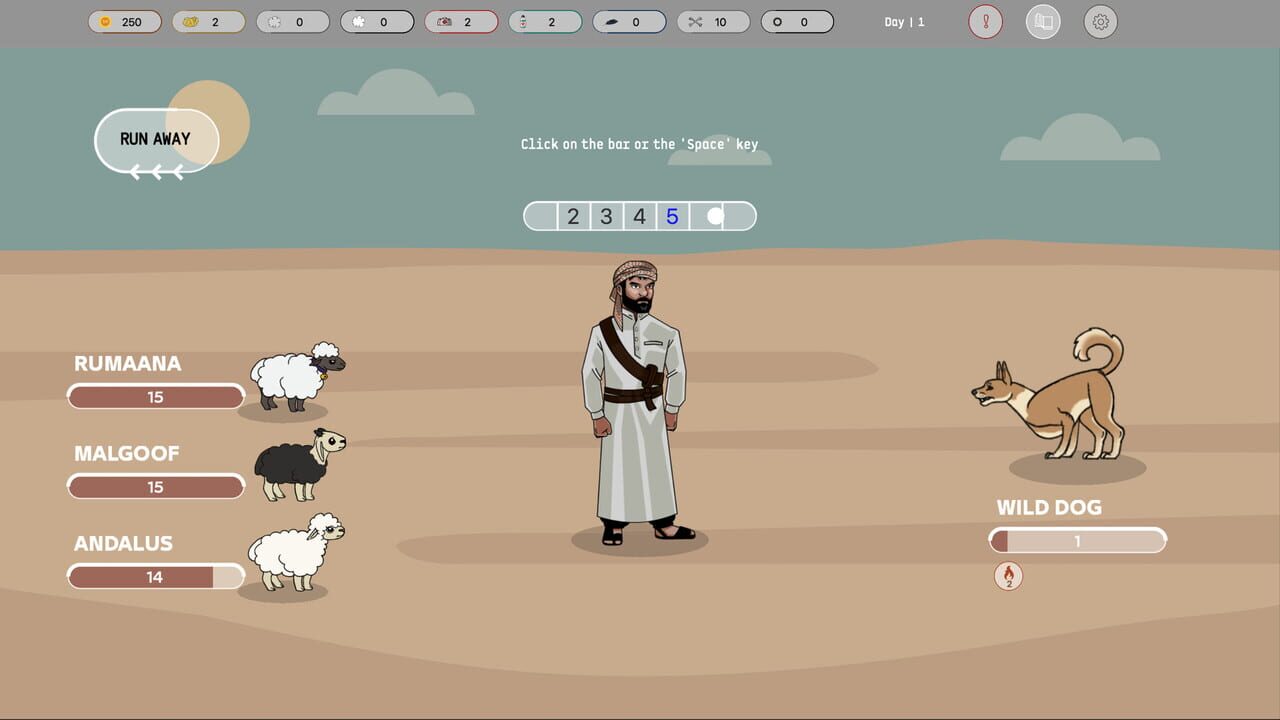Select the sheep named Andalus
This screenshot has width=1280, height=720.
point(293,553)
